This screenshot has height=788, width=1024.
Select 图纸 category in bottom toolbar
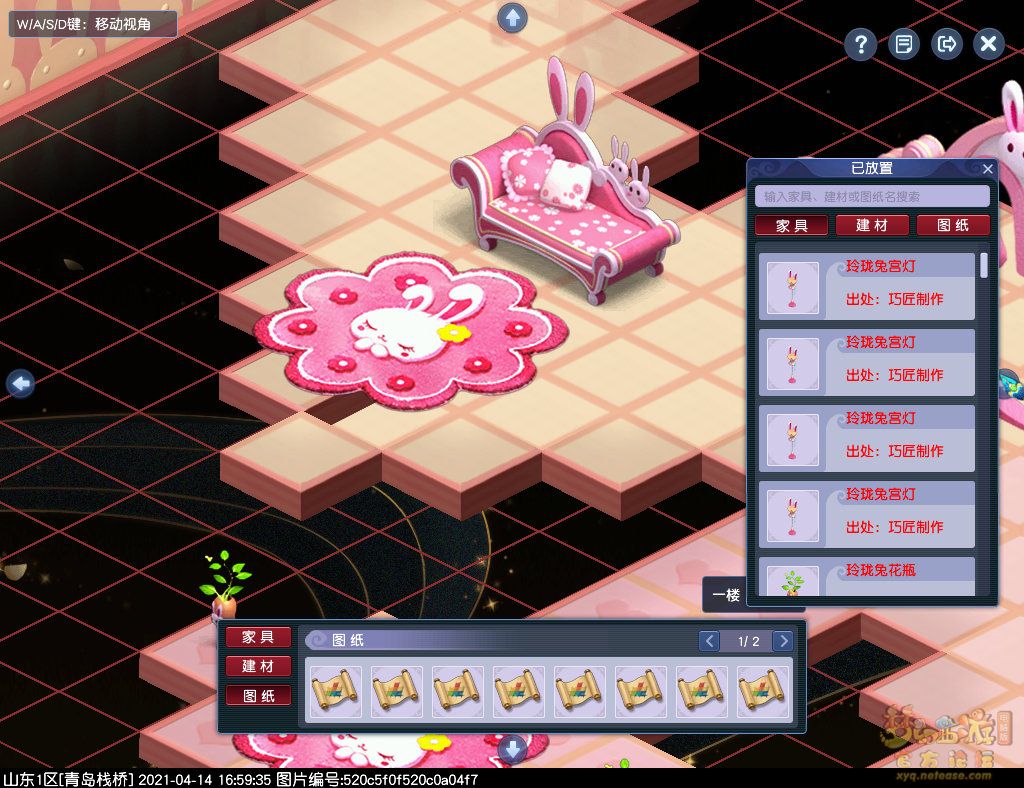[258, 695]
